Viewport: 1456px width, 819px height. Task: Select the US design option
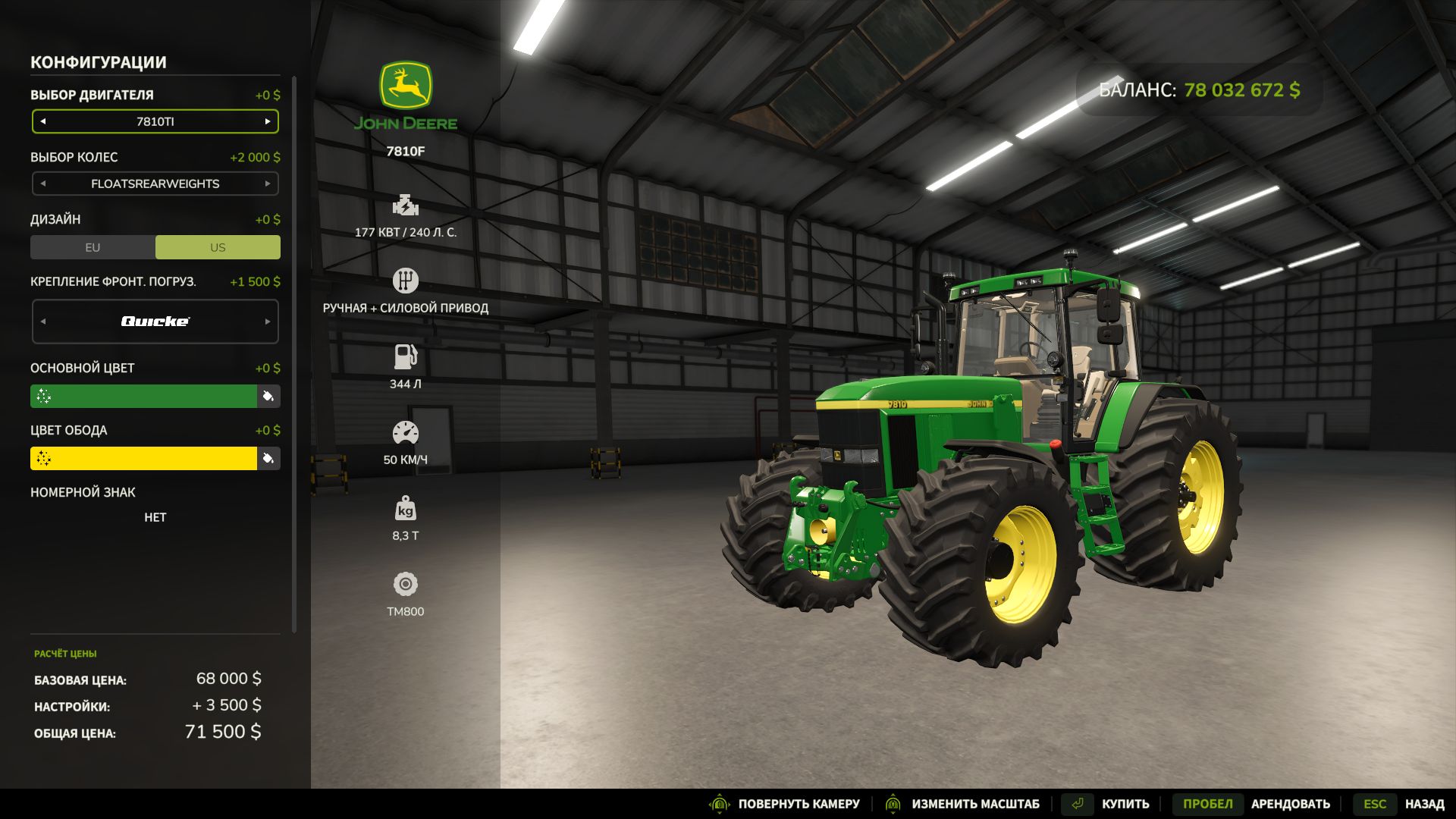[218, 247]
